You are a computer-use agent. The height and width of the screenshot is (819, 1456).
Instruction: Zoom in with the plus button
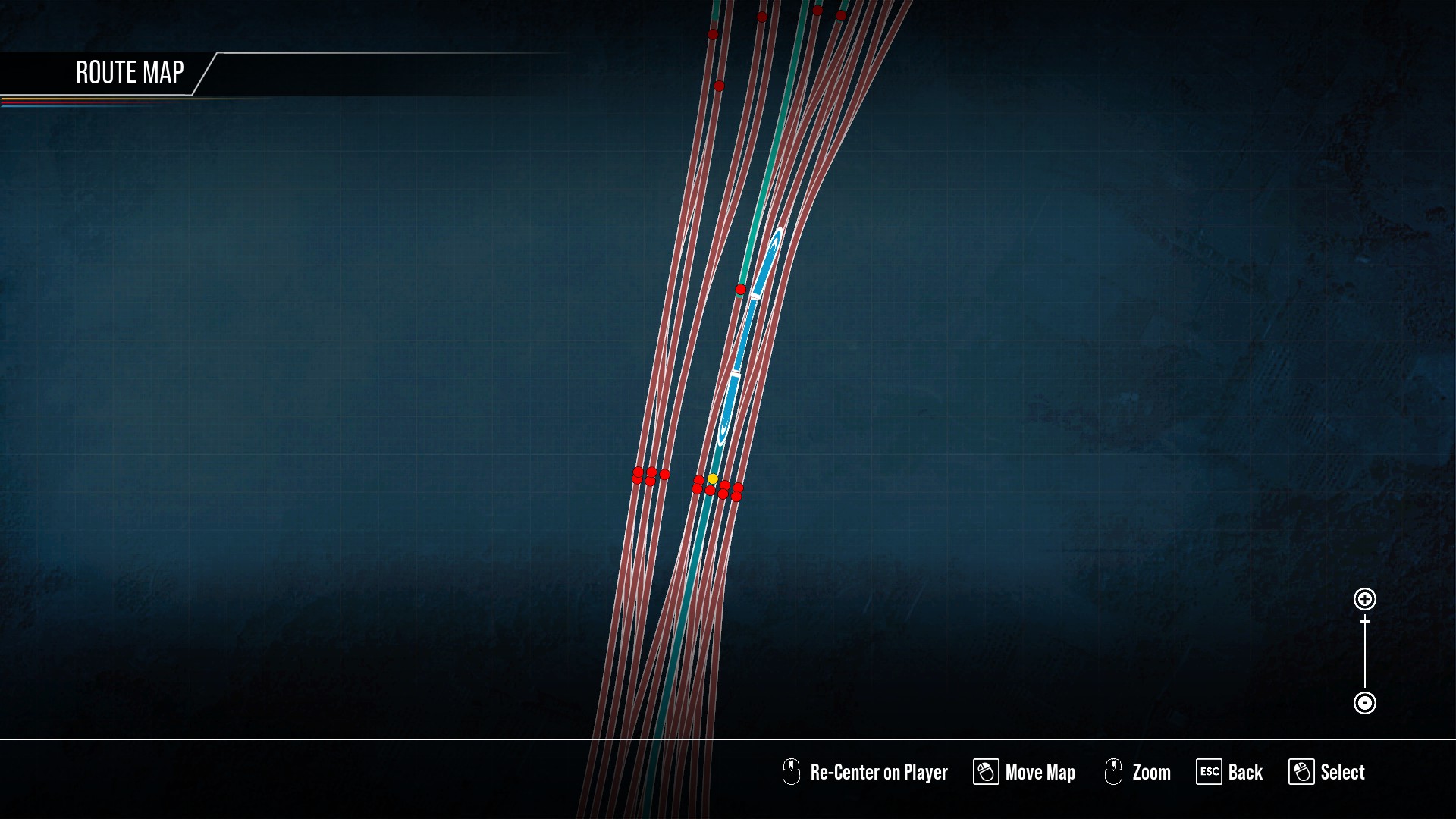pyautogui.click(x=1364, y=599)
